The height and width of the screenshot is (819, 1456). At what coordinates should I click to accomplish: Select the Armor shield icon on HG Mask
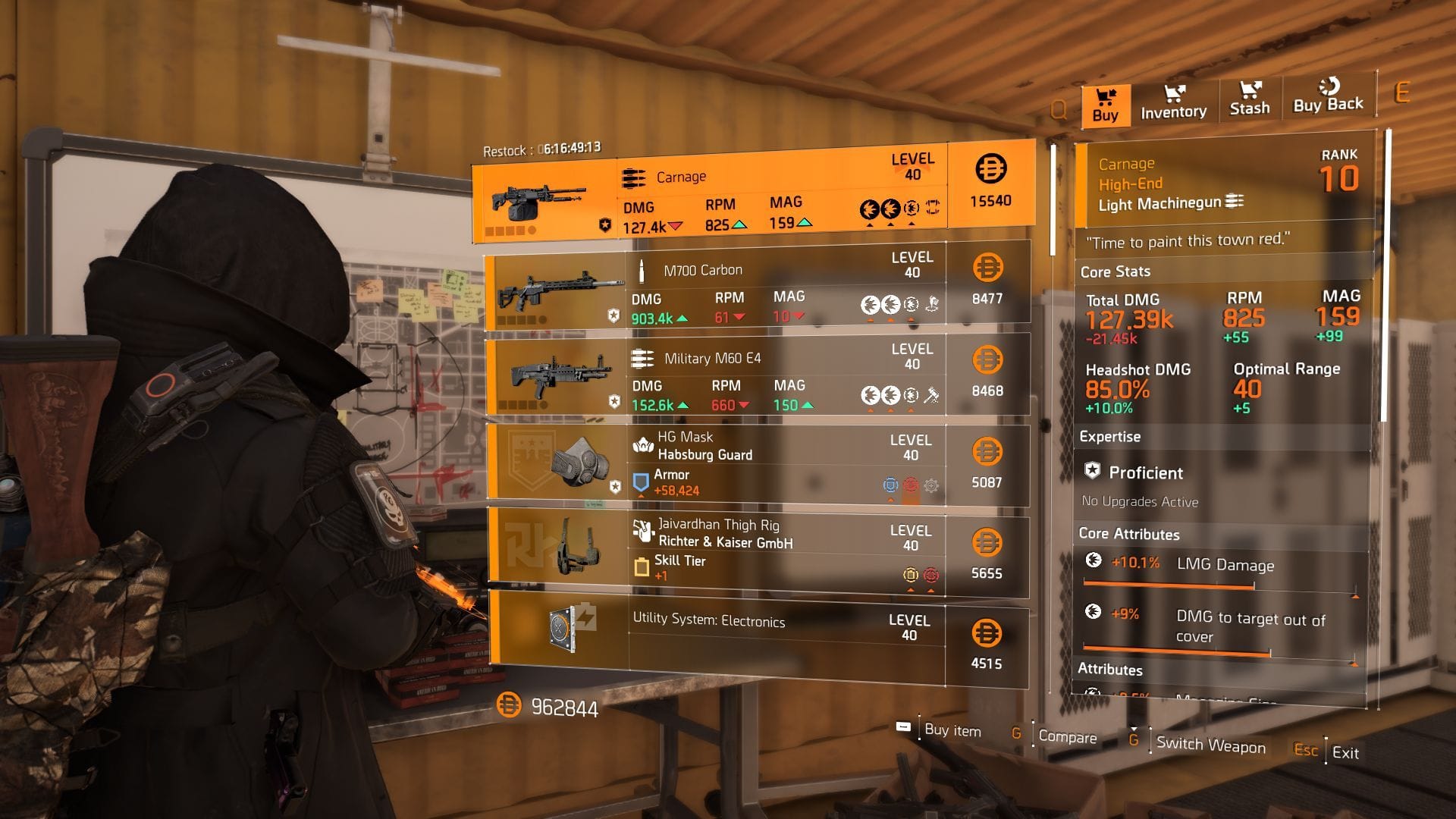click(x=639, y=479)
